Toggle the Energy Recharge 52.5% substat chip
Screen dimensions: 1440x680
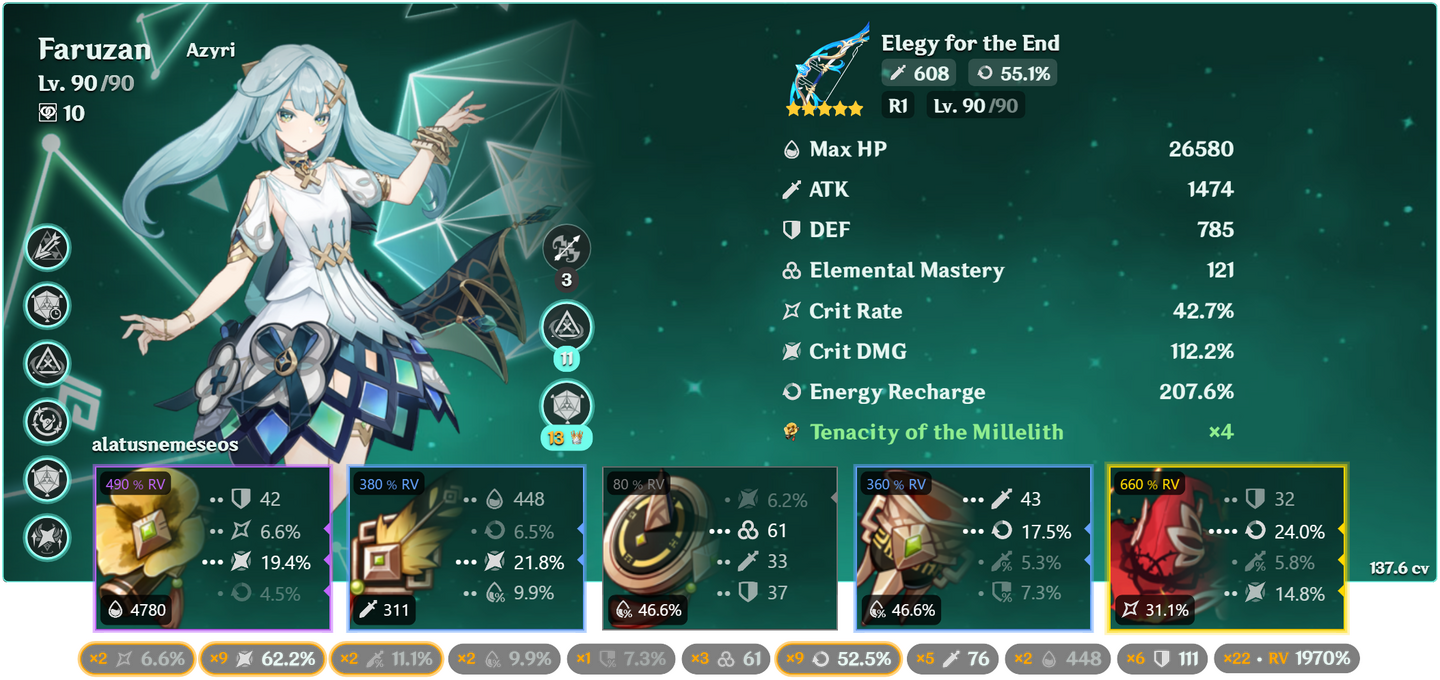838,659
